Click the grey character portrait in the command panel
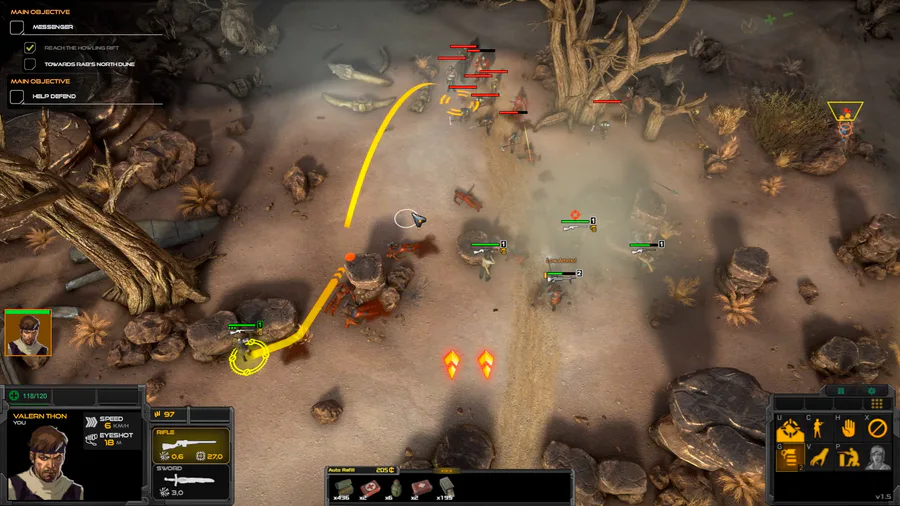The width and height of the screenshot is (900, 506). (877, 458)
